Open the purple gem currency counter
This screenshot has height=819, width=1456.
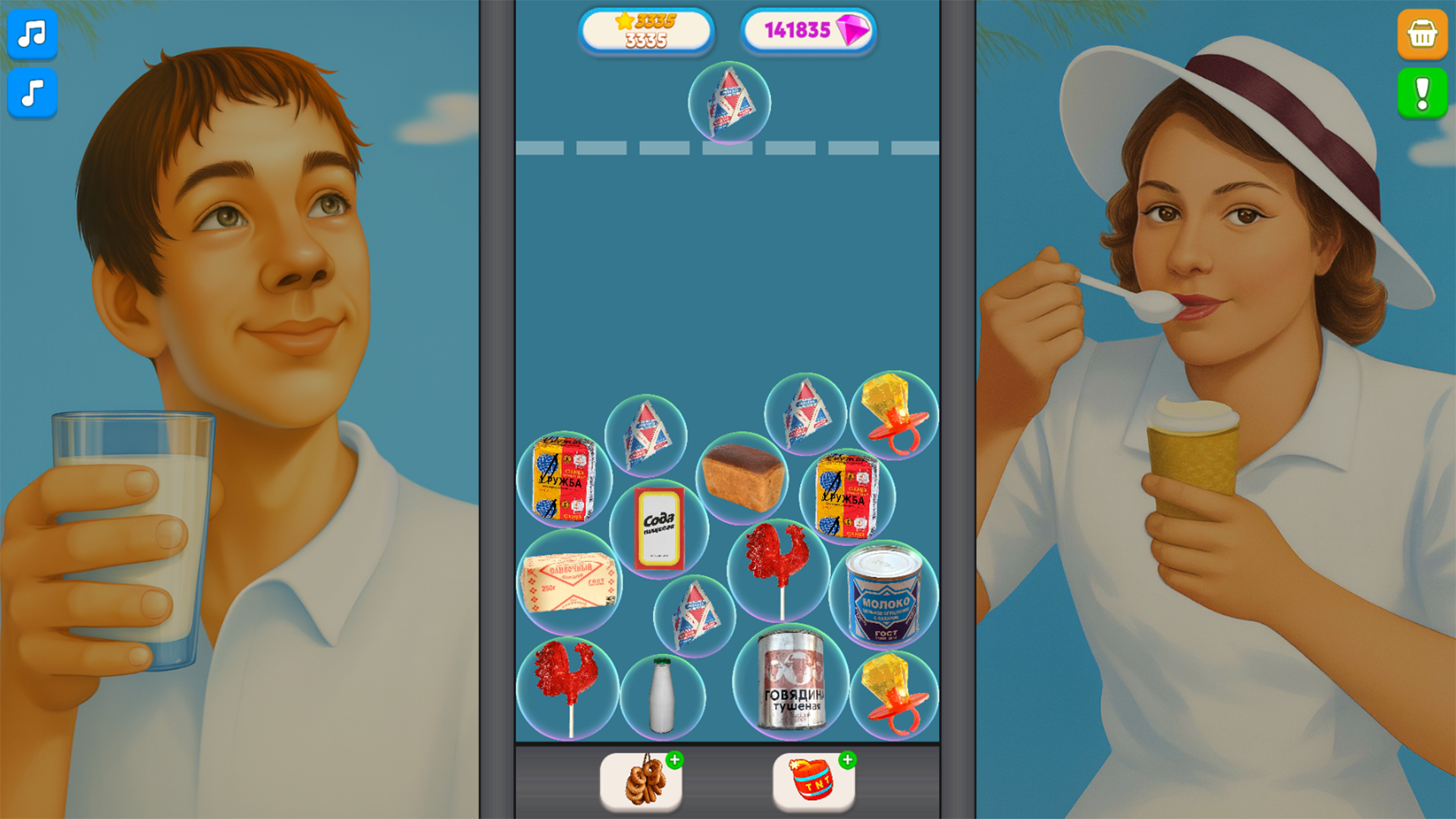[x=808, y=30]
